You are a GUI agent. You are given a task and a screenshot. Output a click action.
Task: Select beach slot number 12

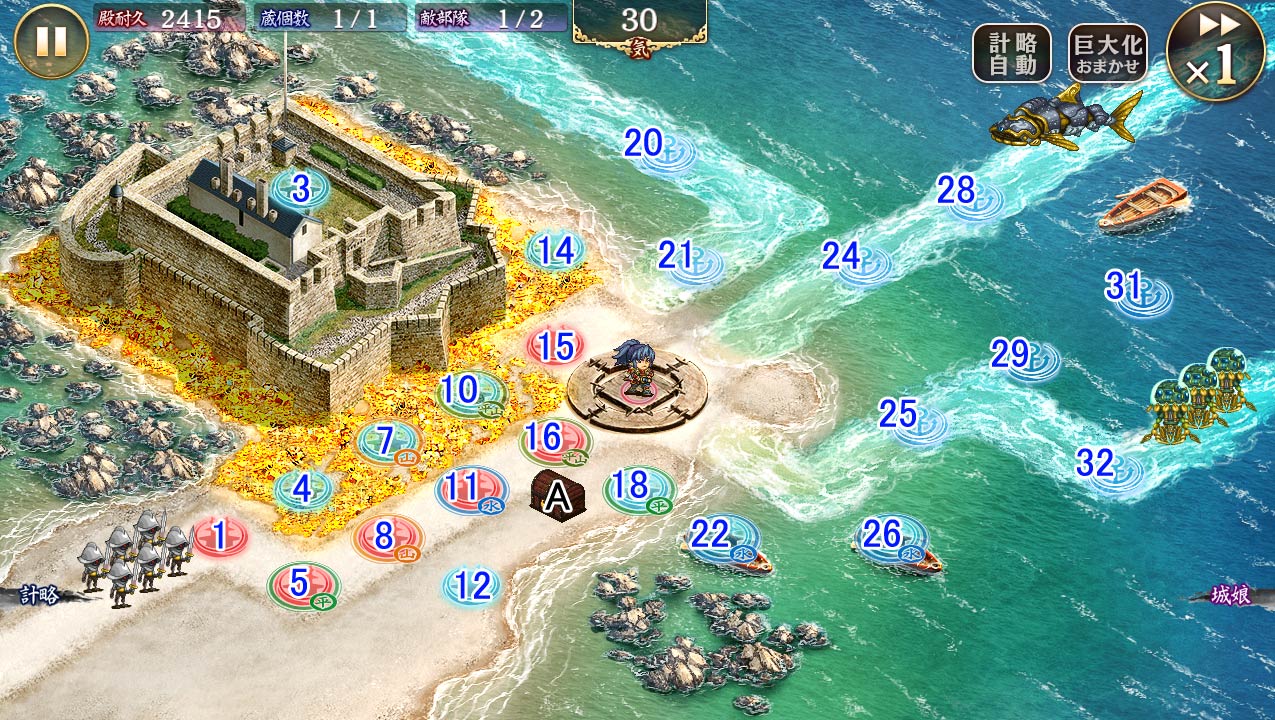[472, 586]
